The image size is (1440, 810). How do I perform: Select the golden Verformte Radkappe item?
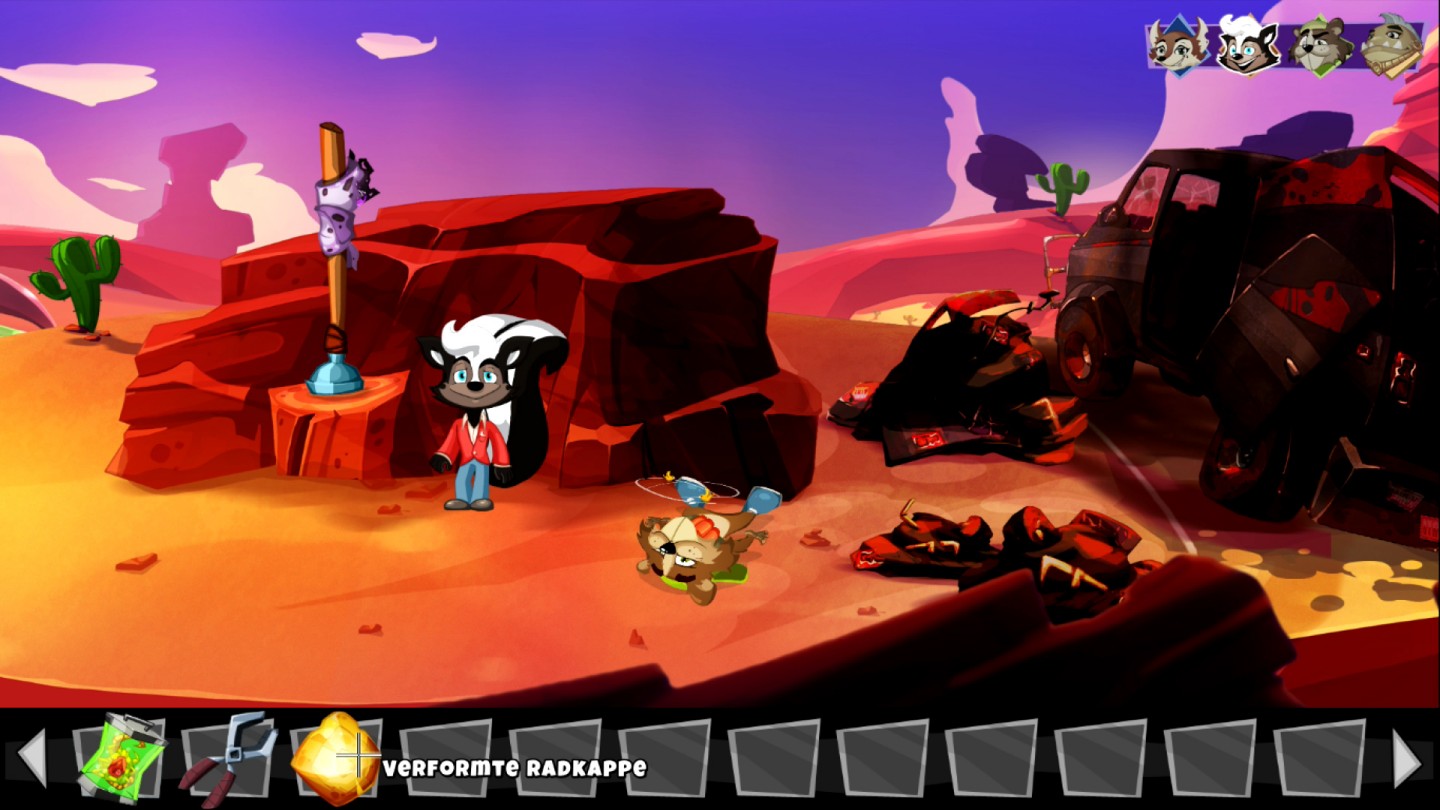coord(334,758)
